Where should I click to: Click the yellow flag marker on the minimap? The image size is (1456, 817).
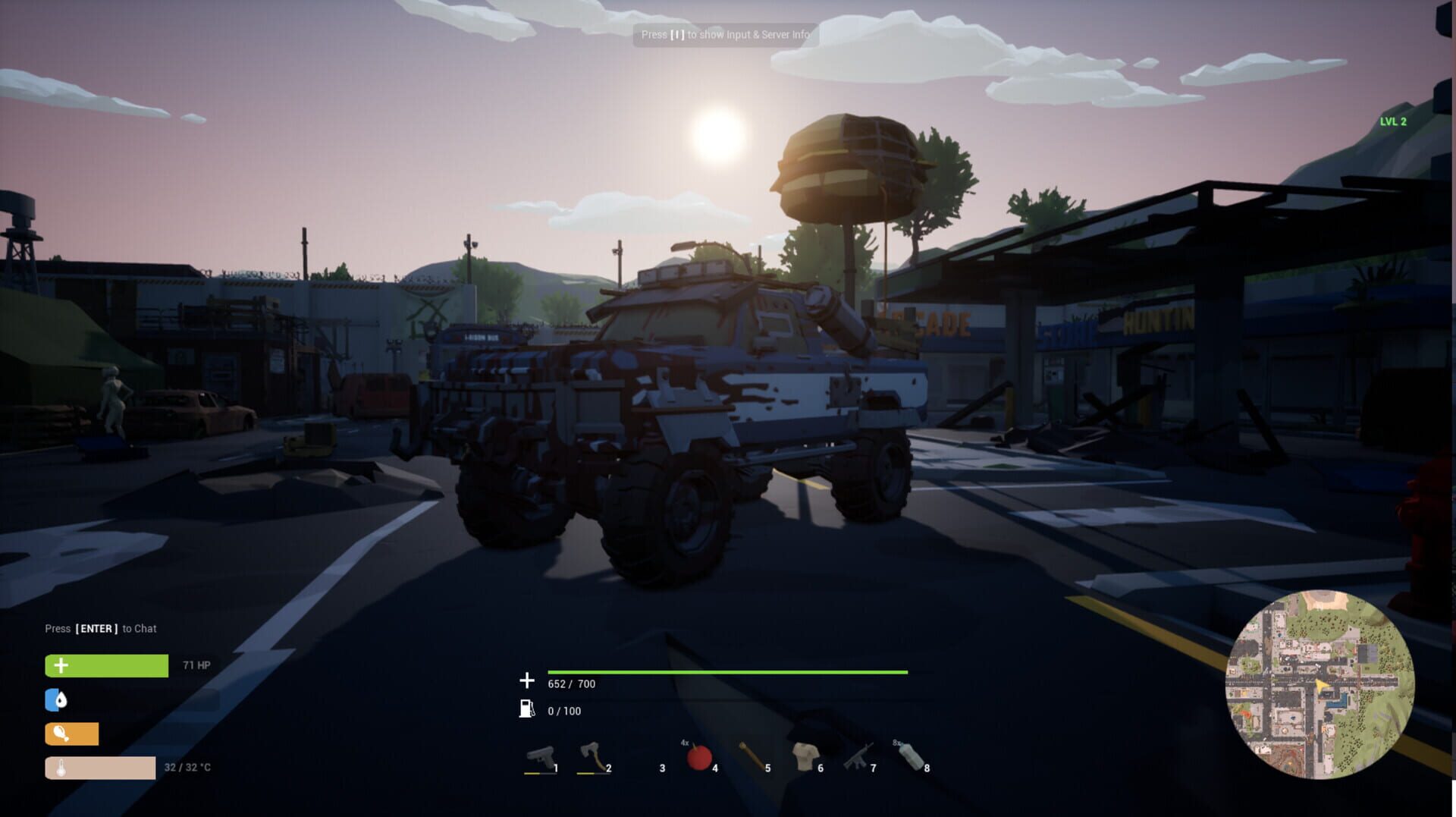[1322, 683]
